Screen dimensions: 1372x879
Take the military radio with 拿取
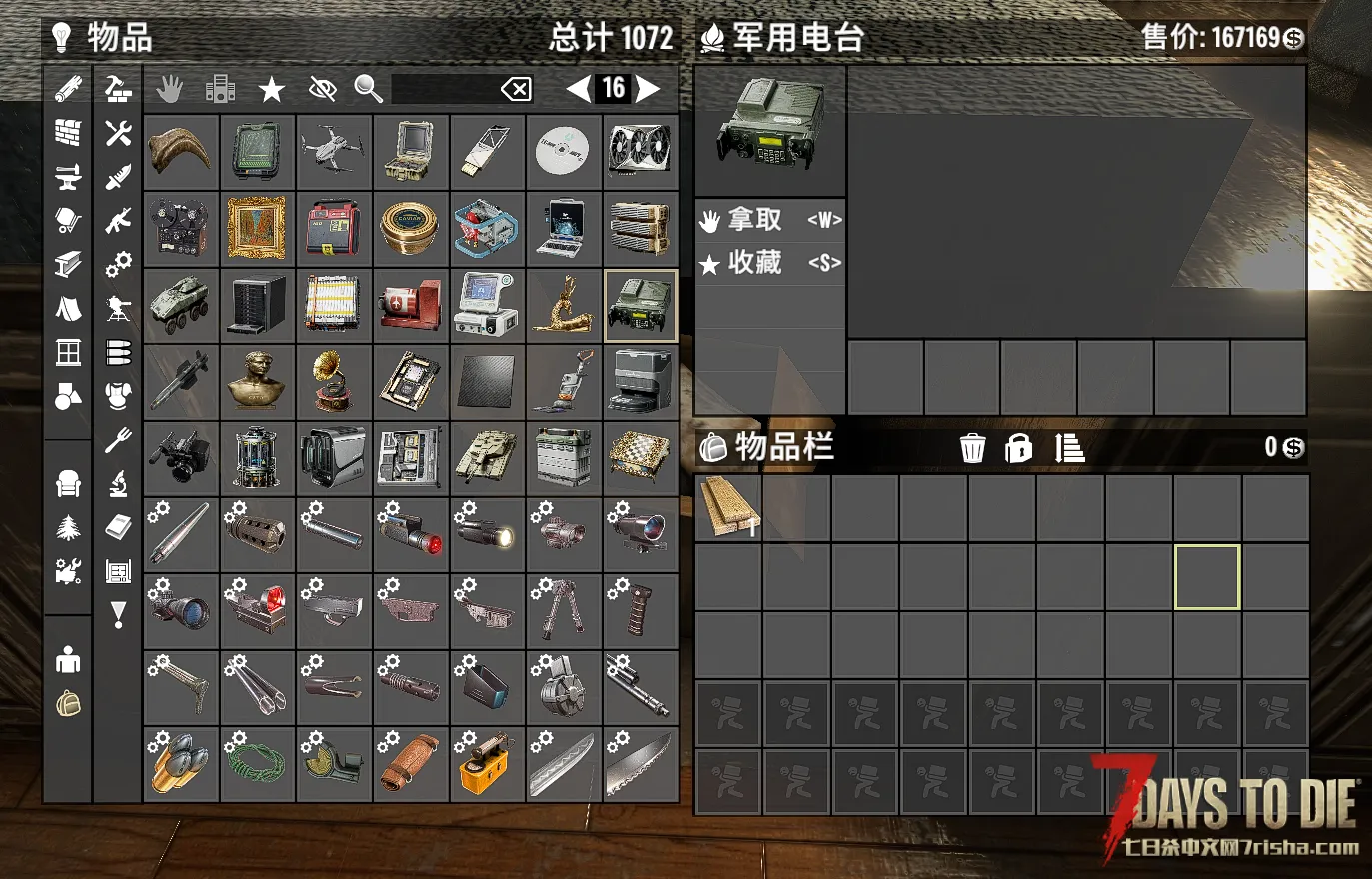tap(769, 220)
